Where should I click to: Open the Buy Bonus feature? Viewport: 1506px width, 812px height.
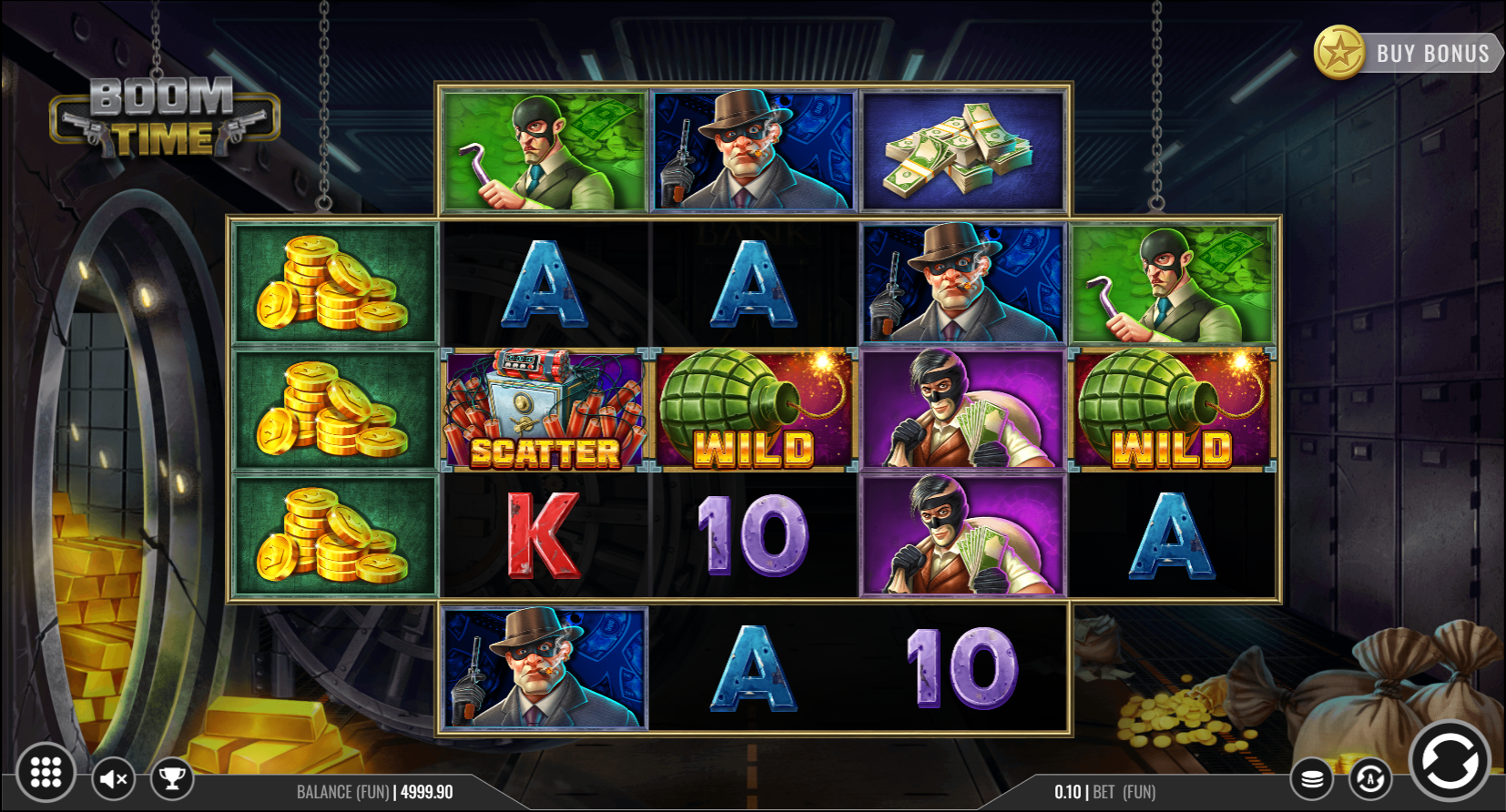pos(1407,53)
